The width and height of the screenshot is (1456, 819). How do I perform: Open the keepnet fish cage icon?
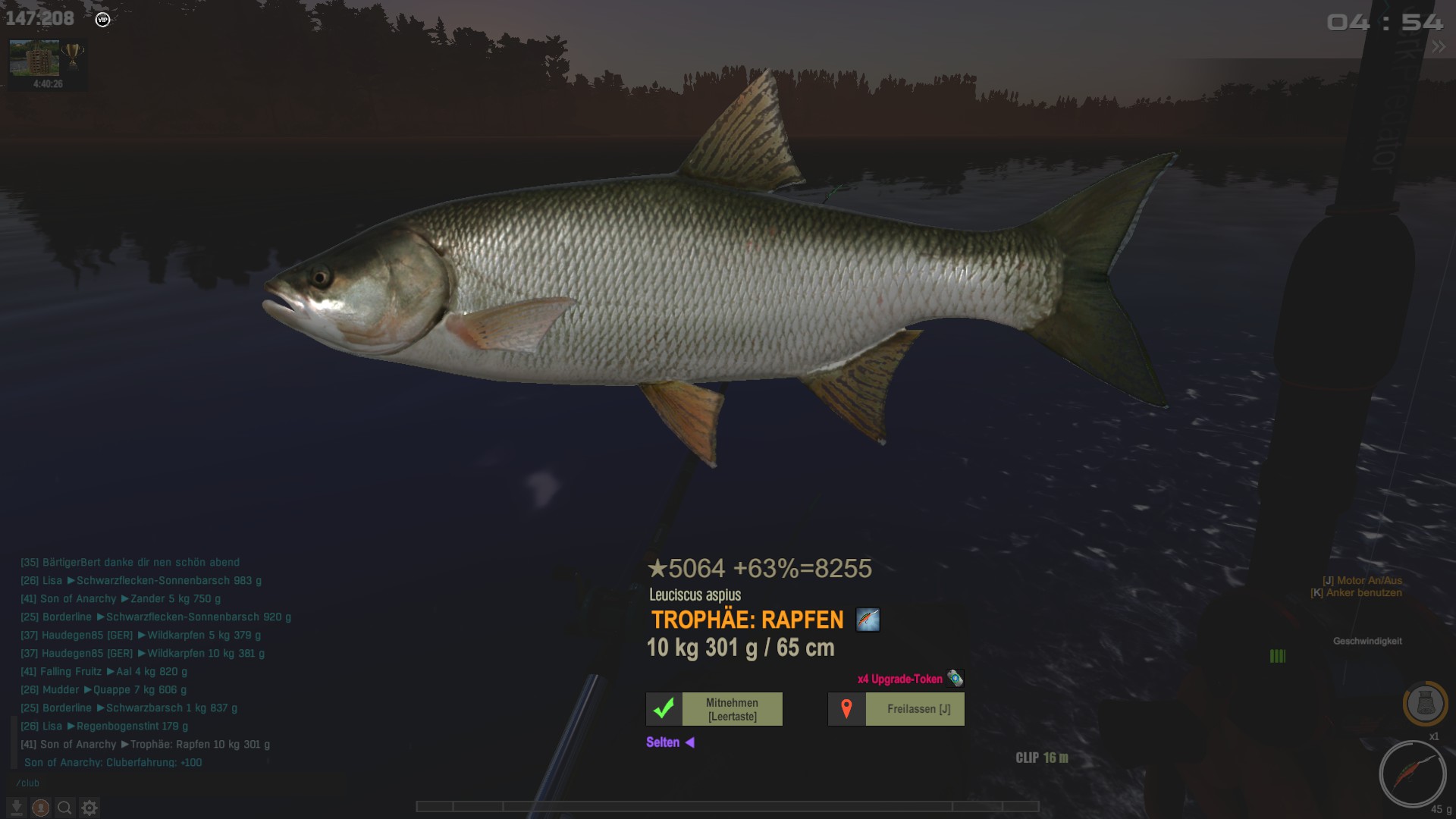1425,704
